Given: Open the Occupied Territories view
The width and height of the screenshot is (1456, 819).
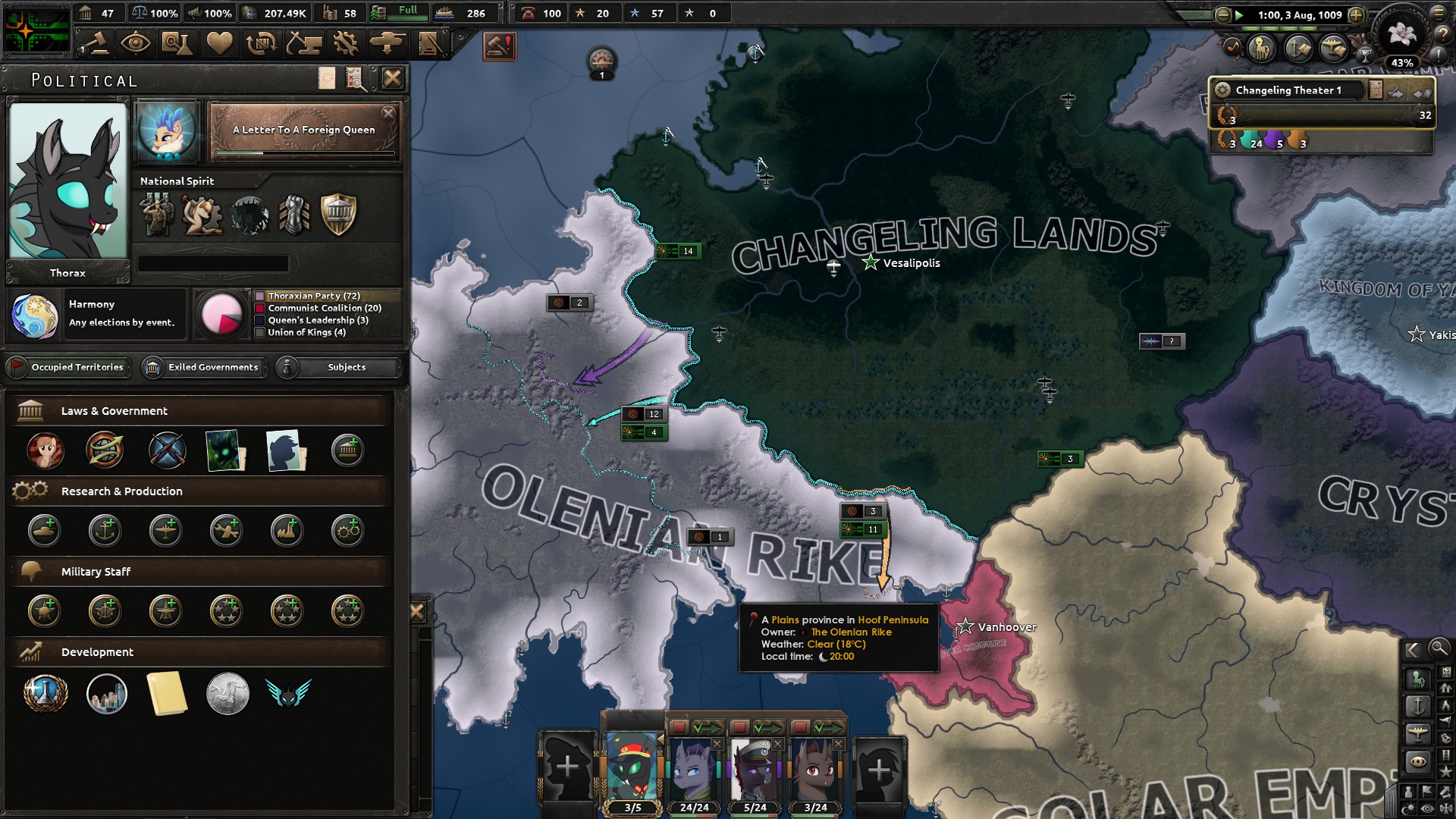Looking at the screenshot, I should [x=68, y=367].
